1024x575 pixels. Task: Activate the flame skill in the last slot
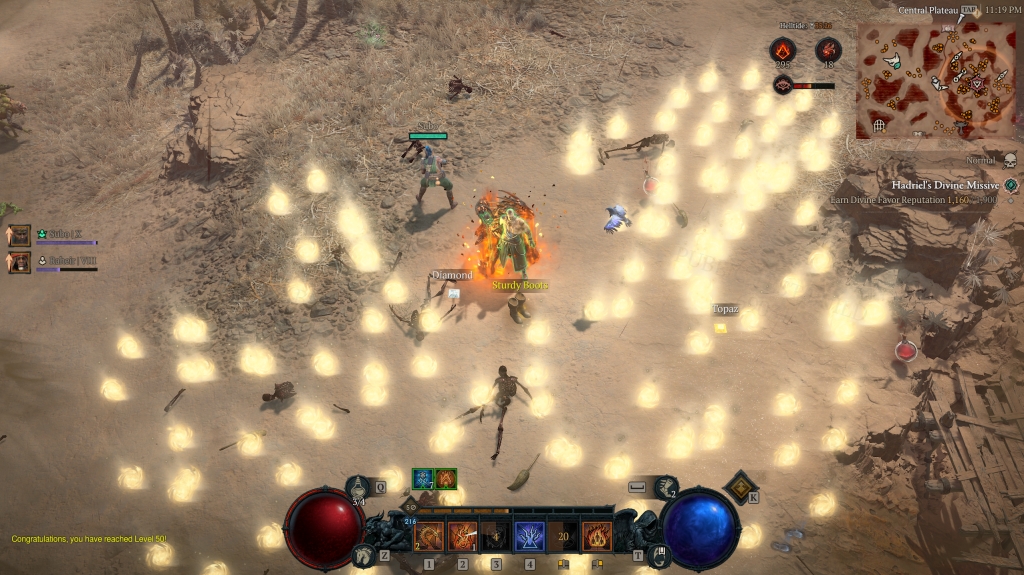(x=597, y=537)
